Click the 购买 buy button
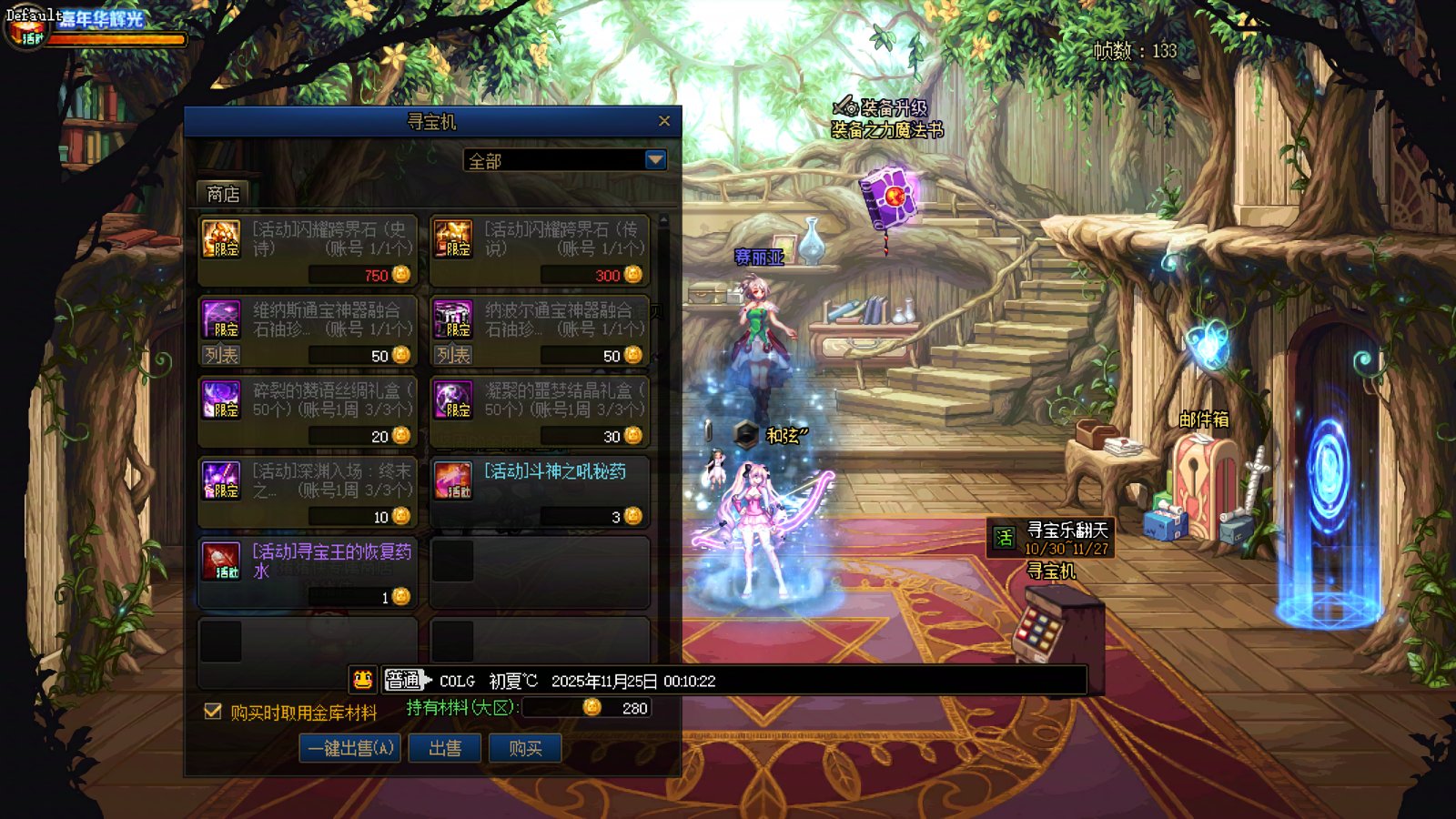This screenshot has height=819, width=1456. pos(525,748)
